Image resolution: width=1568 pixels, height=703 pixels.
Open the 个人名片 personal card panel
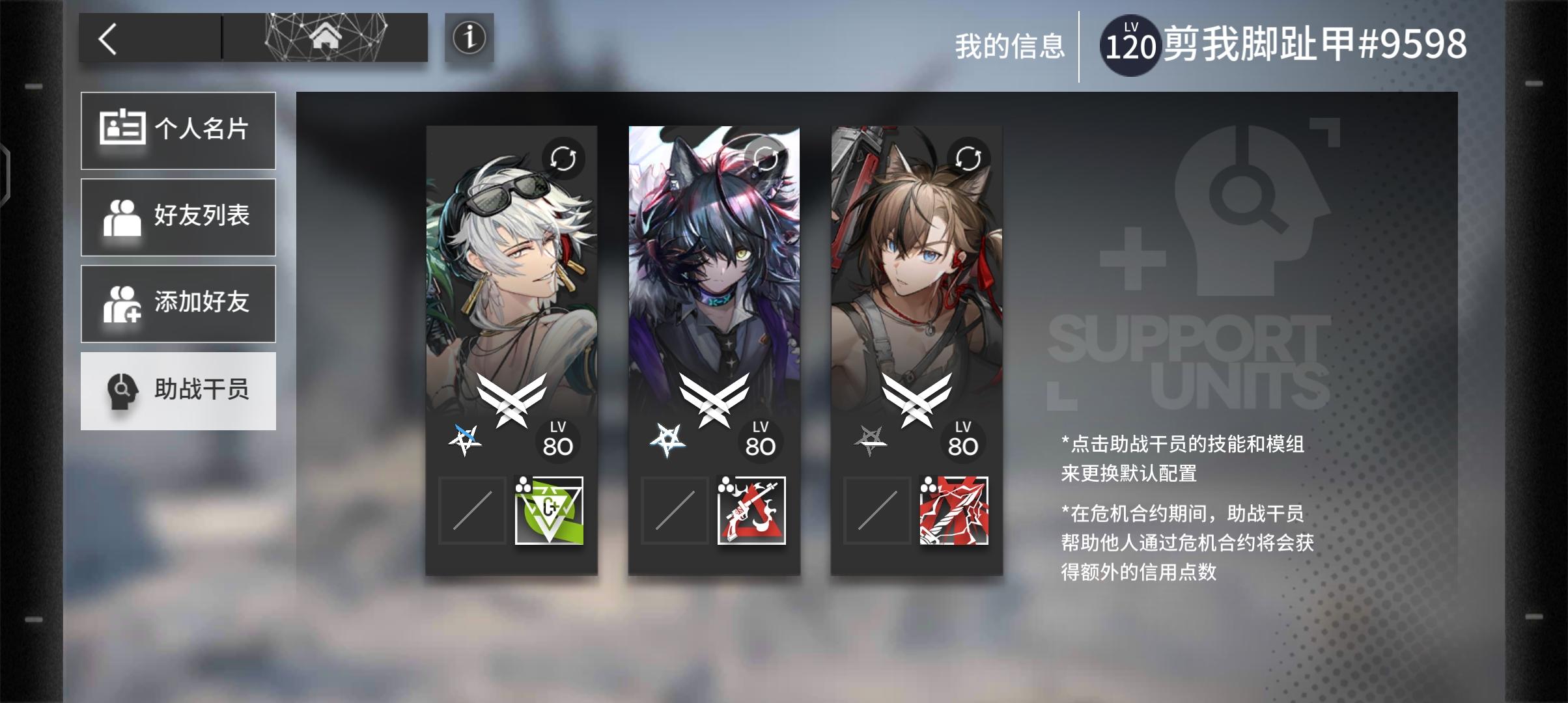tap(178, 130)
